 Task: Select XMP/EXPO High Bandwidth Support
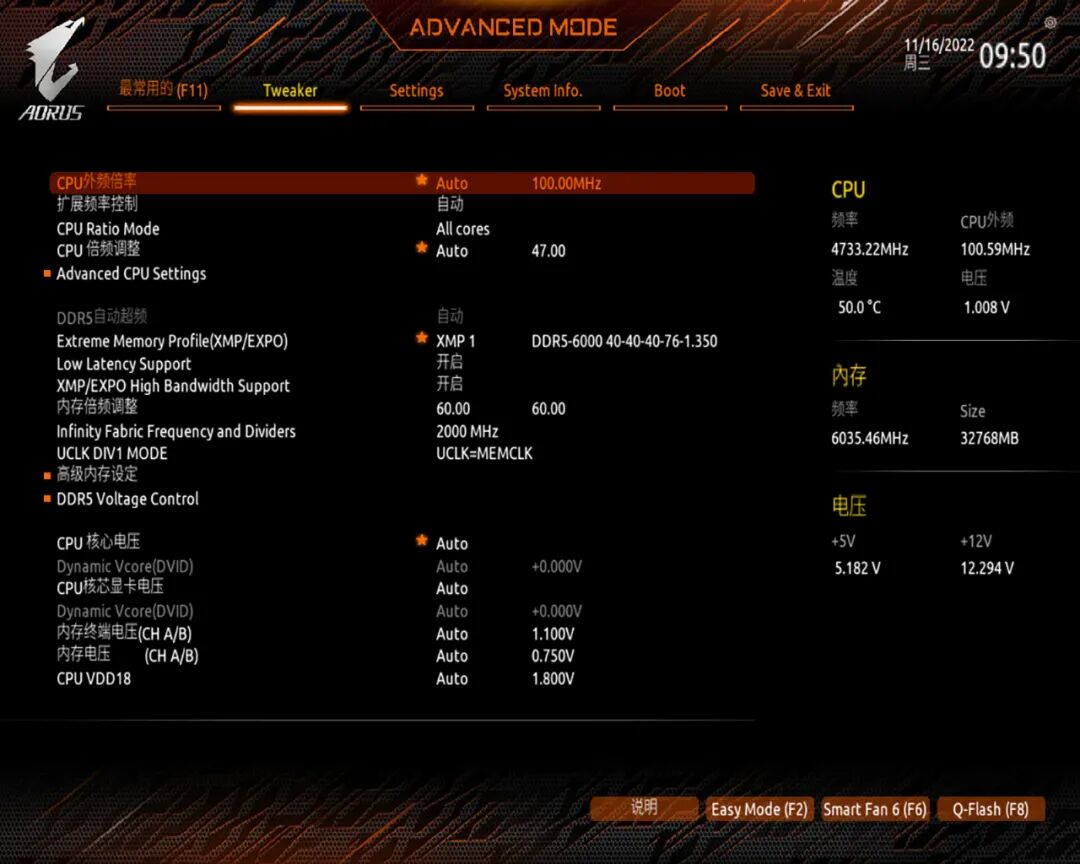pos(173,386)
